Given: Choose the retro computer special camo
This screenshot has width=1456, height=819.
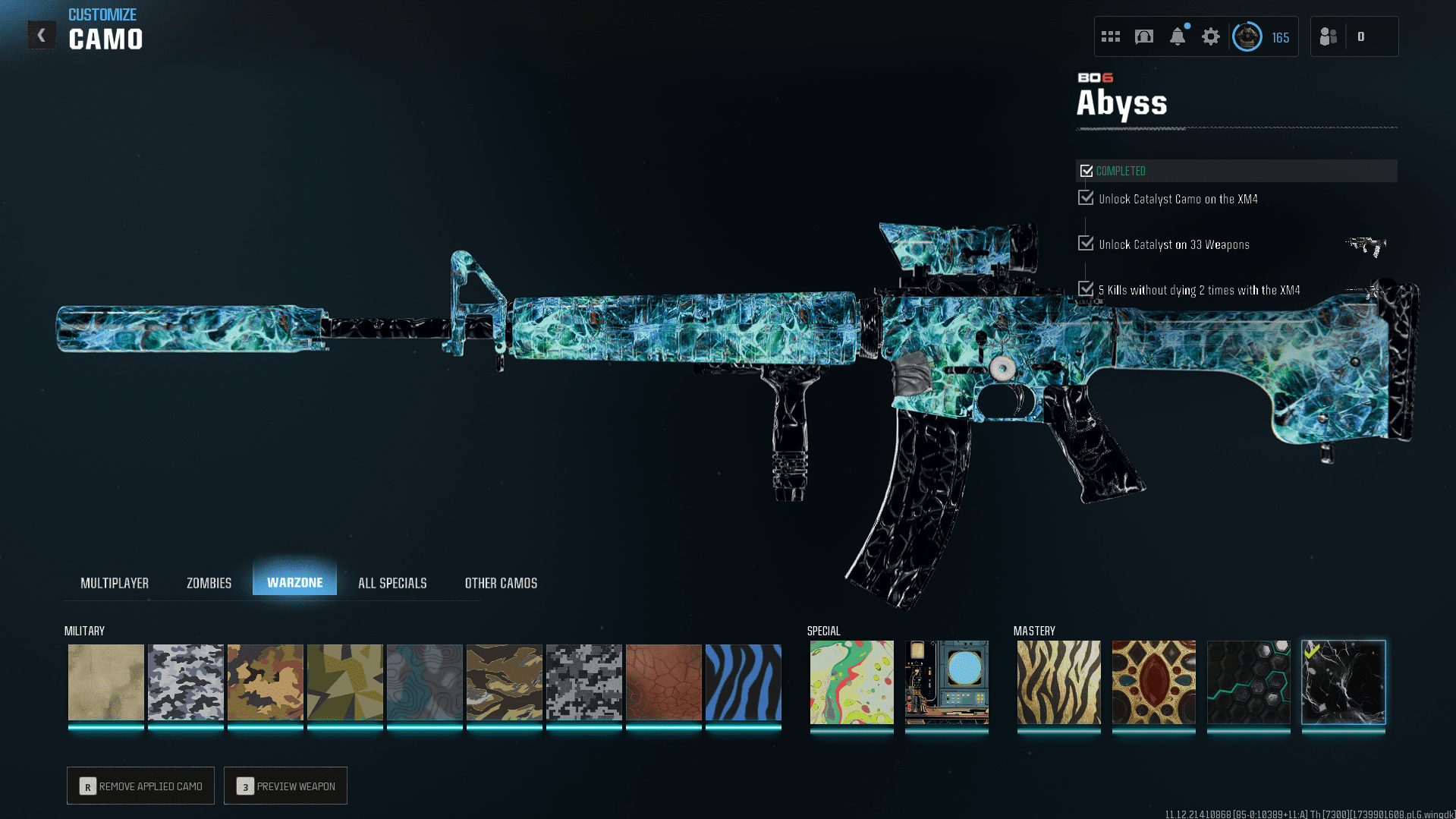Looking at the screenshot, I should (x=946, y=682).
